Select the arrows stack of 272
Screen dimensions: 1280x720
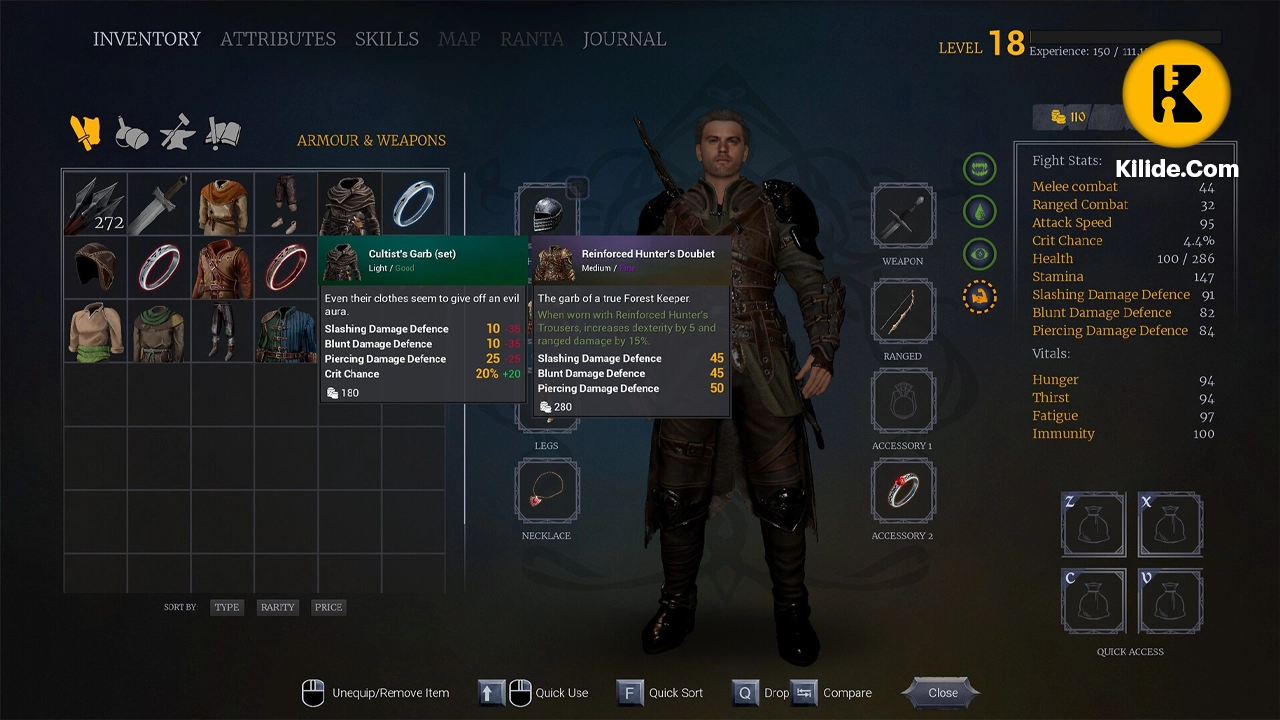coord(96,204)
